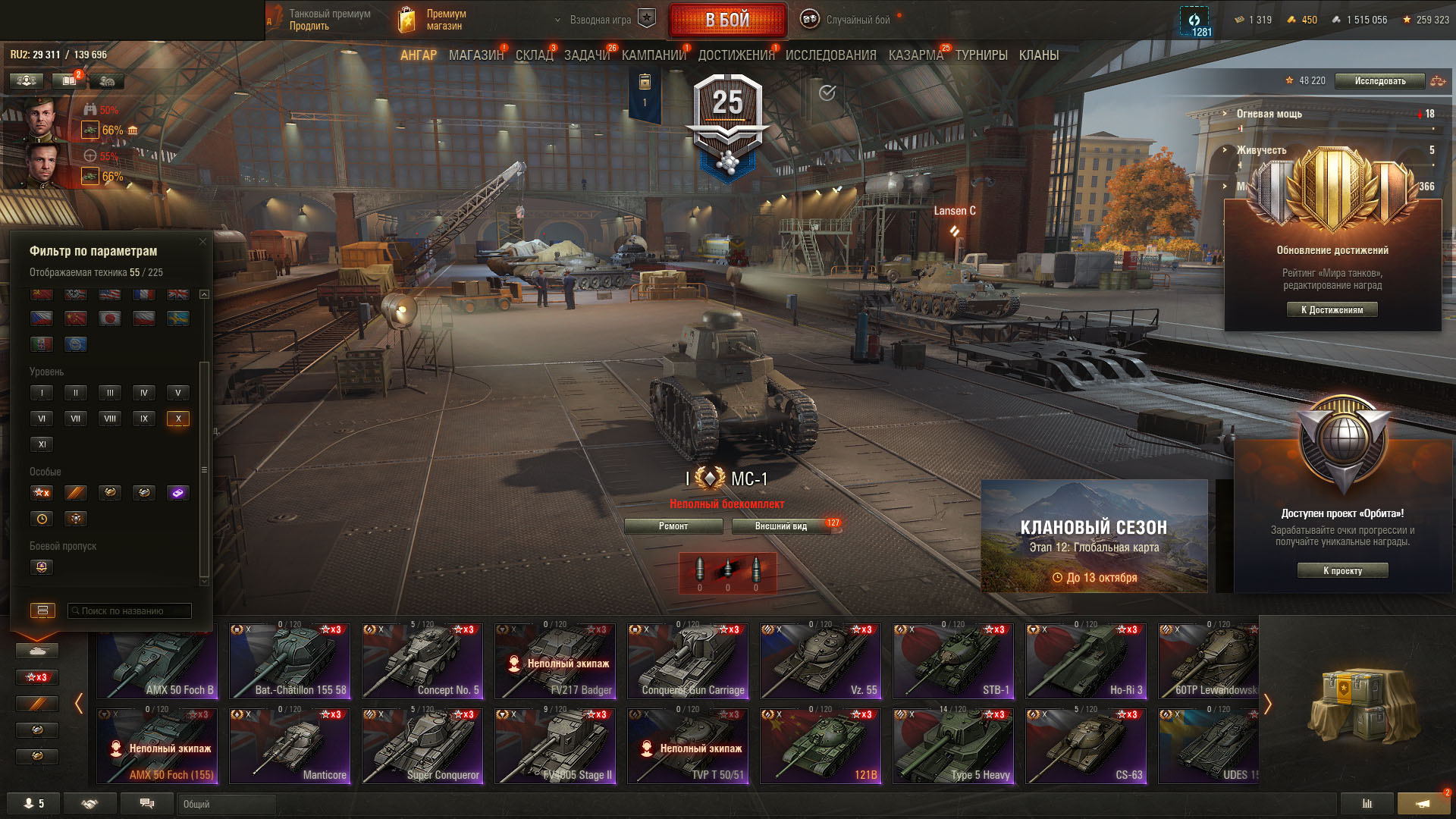Show next vehicles with carousel right arrow
The height and width of the screenshot is (819, 1456).
pos(1267,704)
